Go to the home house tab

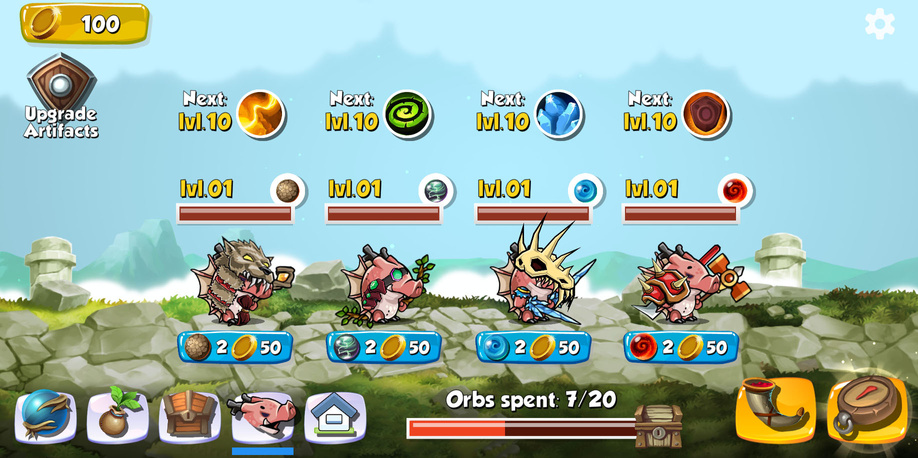pos(335,415)
